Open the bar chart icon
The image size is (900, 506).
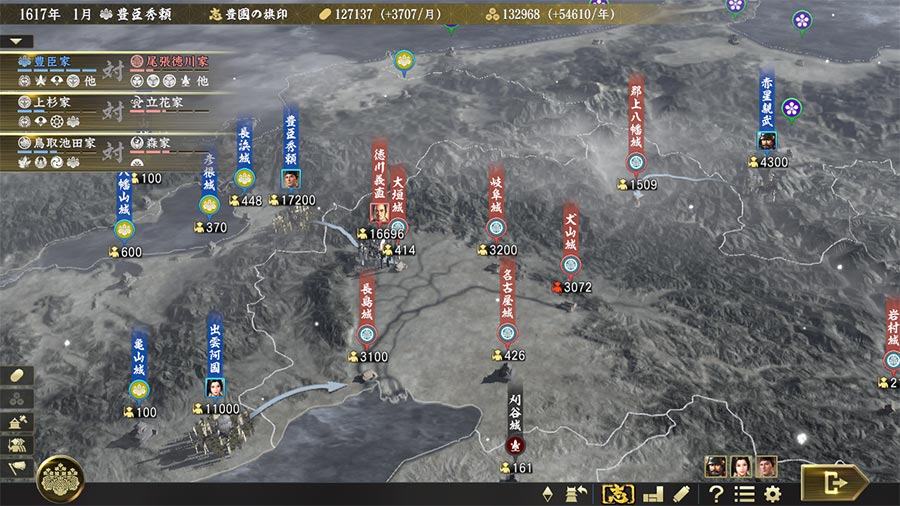coord(653,493)
